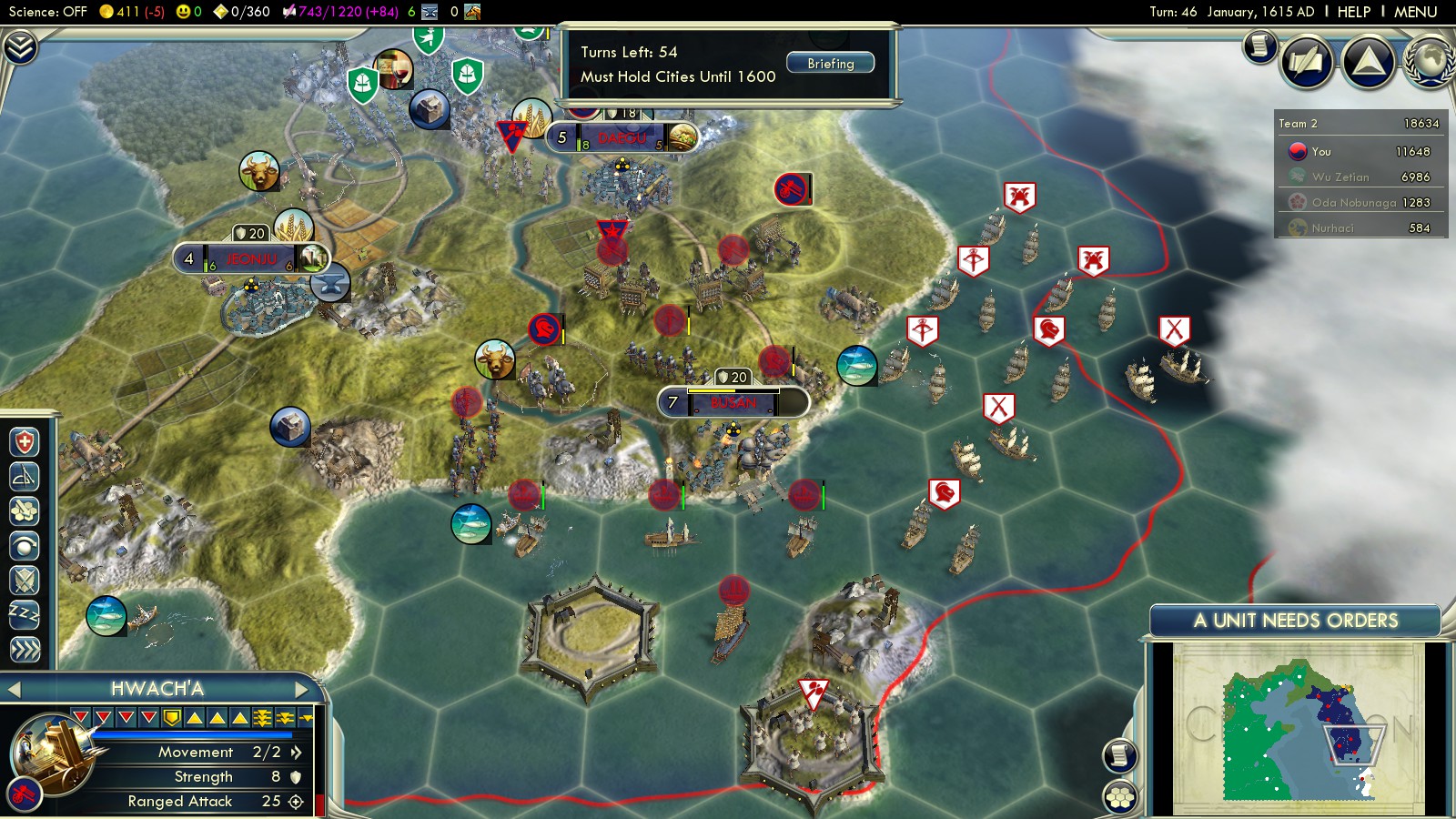1456x819 pixels.
Task: Select the previous unit with the left arrow
Action: (14, 689)
